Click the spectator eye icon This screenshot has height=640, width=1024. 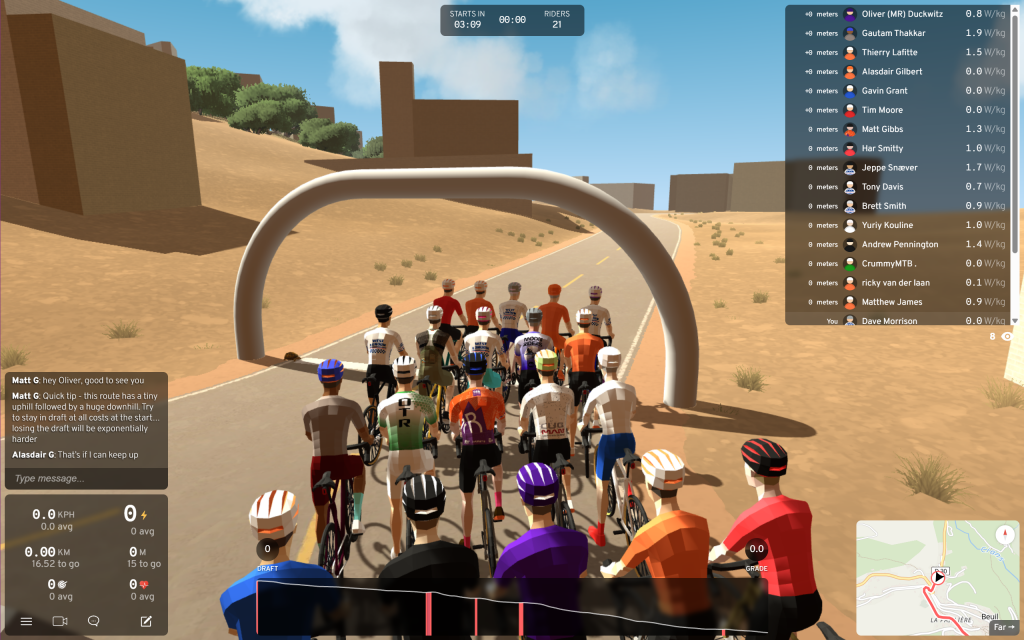pos(1006,337)
